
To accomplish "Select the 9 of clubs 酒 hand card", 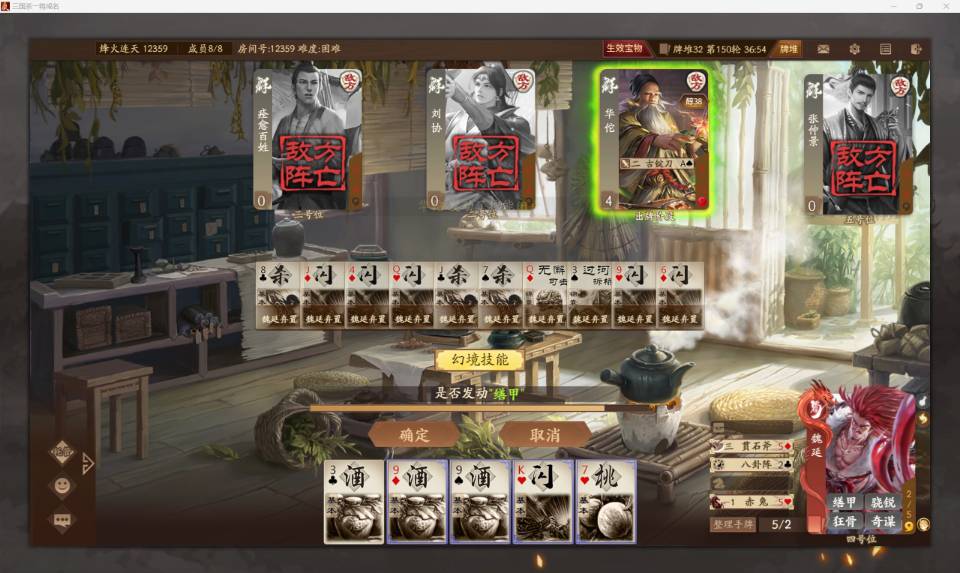I will [480, 501].
